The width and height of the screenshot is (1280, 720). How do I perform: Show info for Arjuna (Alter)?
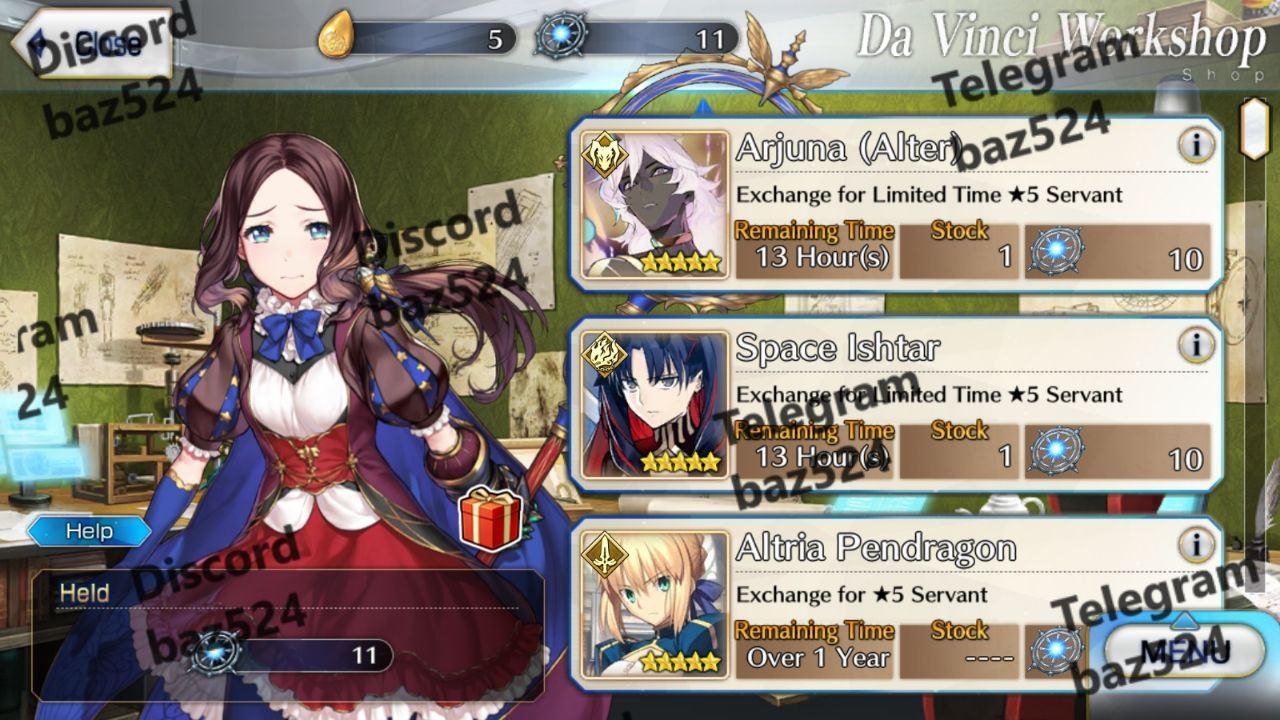[x=1195, y=146]
